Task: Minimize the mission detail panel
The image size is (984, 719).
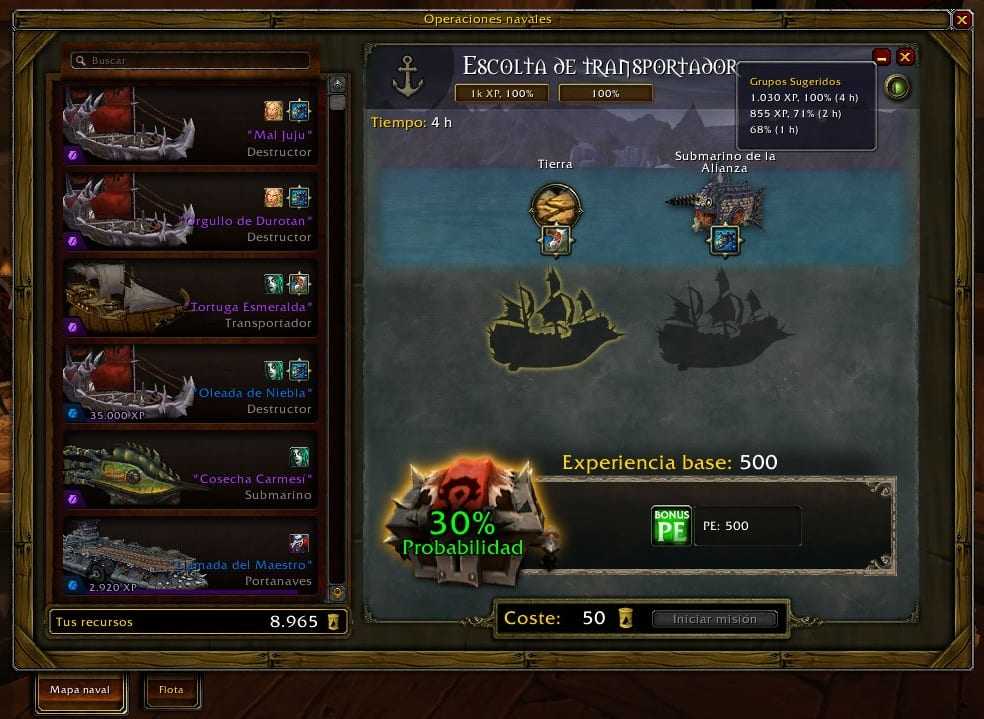Action: click(882, 57)
